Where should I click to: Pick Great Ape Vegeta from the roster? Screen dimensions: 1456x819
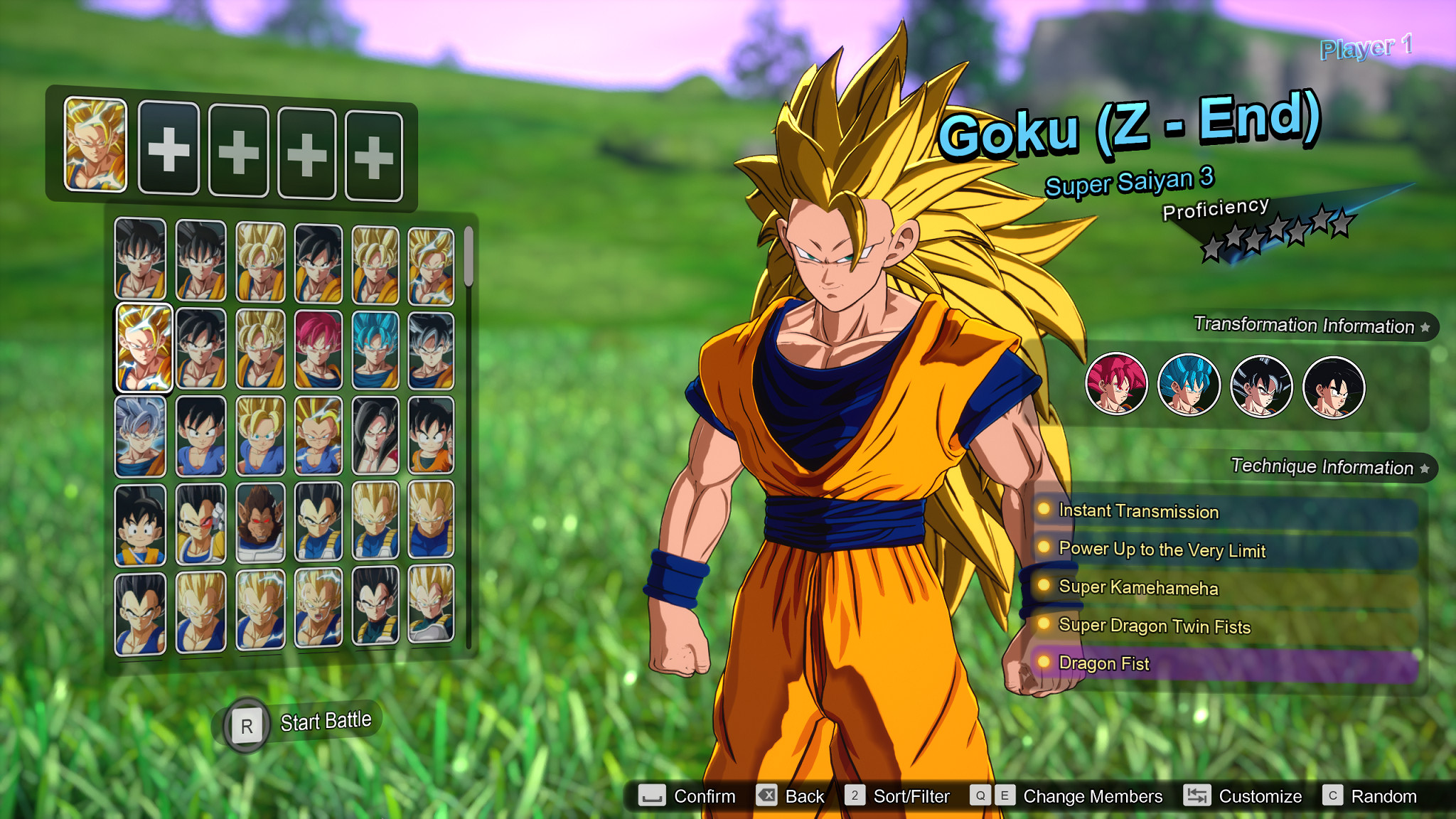262,524
